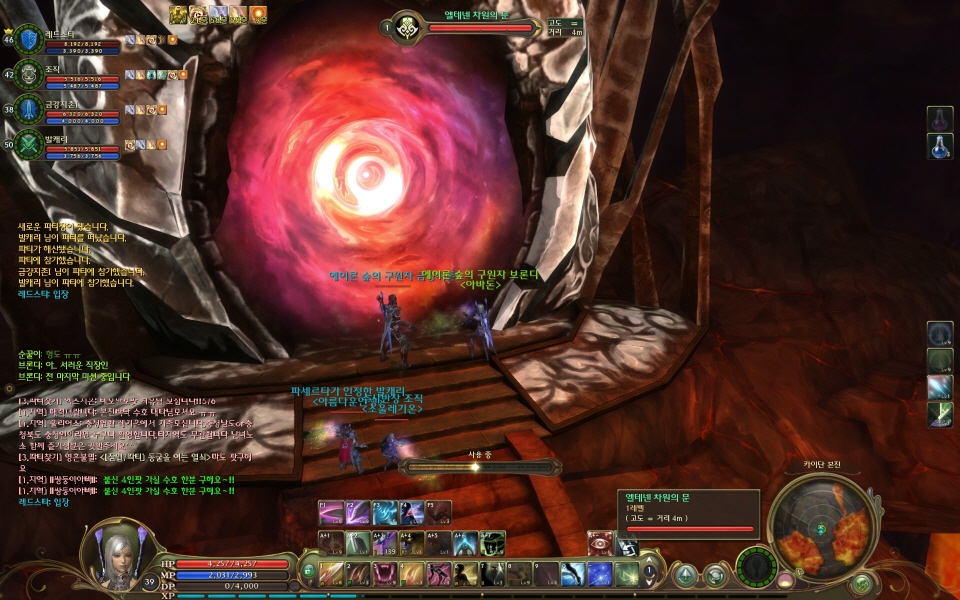Click the 엘테넨 차원의 문 target portrait
Image resolution: width=960 pixels, height=600 pixels.
(x=407, y=27)
